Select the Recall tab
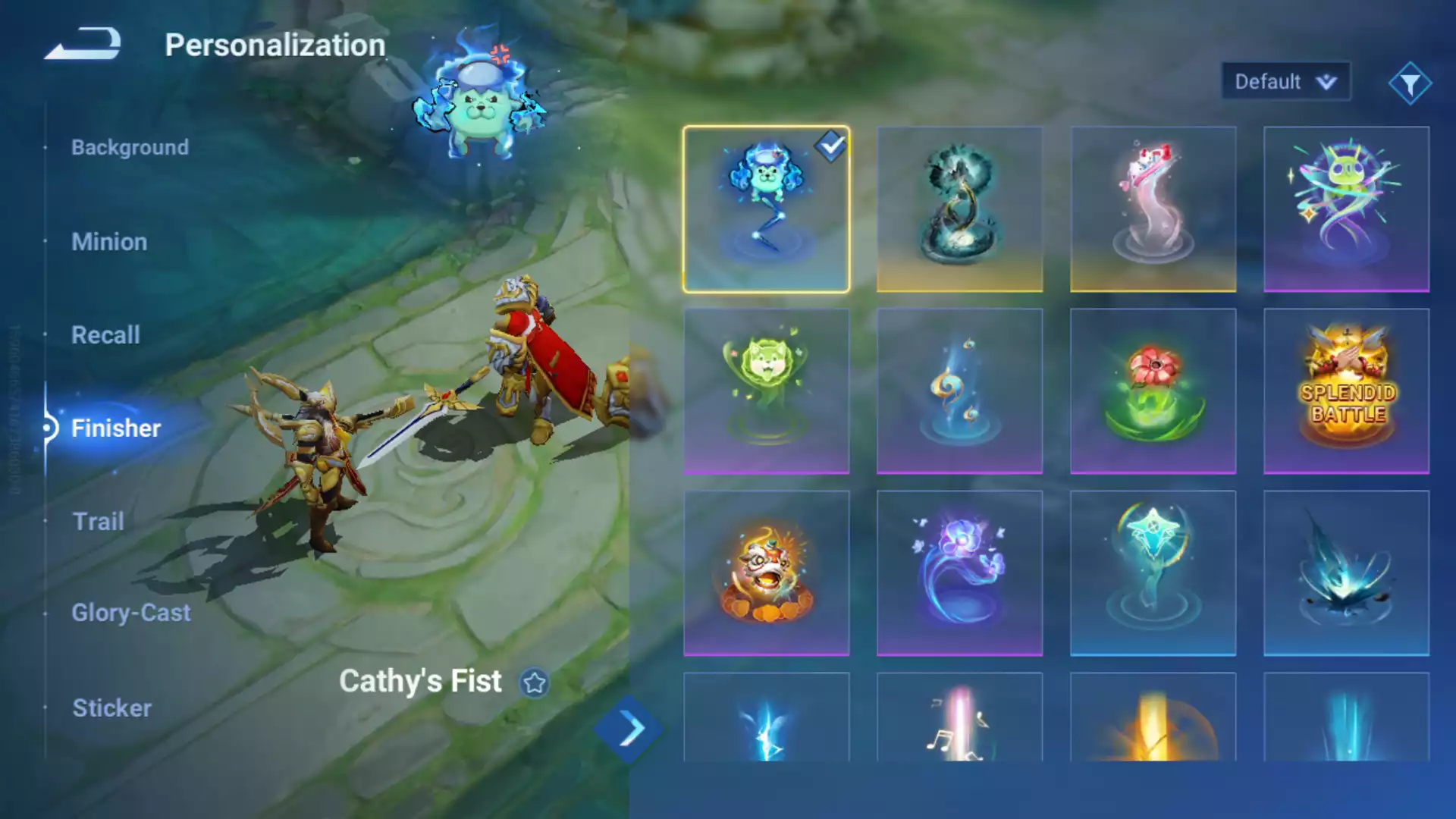 pyautogui.click(x=105, y=335)
